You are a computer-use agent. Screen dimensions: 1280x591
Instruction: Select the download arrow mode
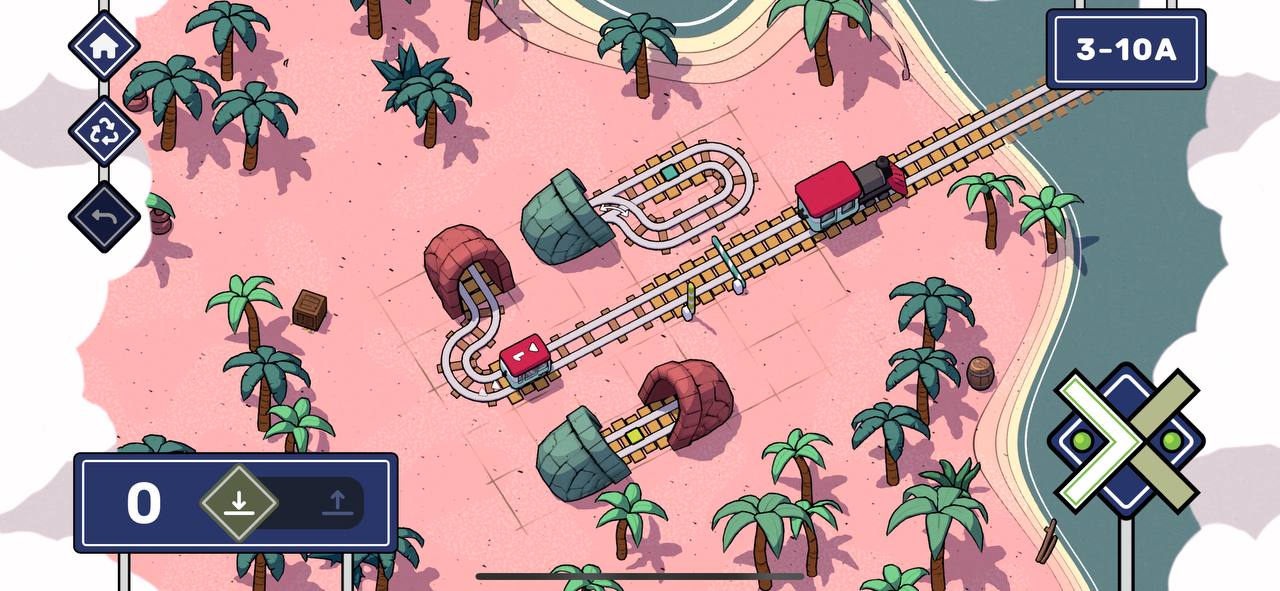[238, 502]
